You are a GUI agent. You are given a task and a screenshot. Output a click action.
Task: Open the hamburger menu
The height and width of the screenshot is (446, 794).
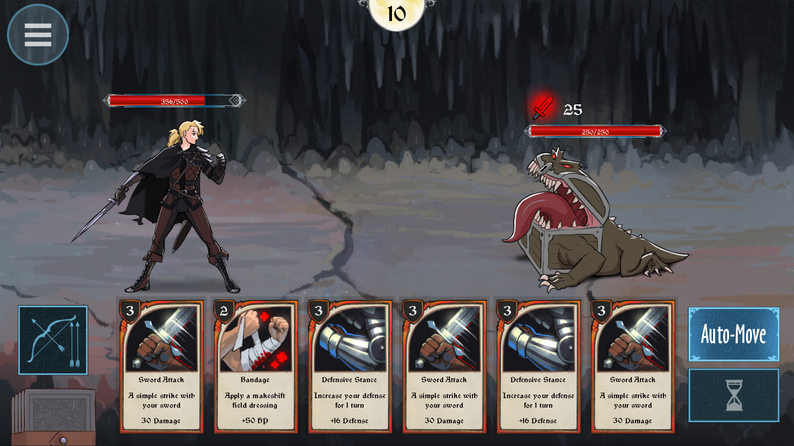click(x=38, y=35)
